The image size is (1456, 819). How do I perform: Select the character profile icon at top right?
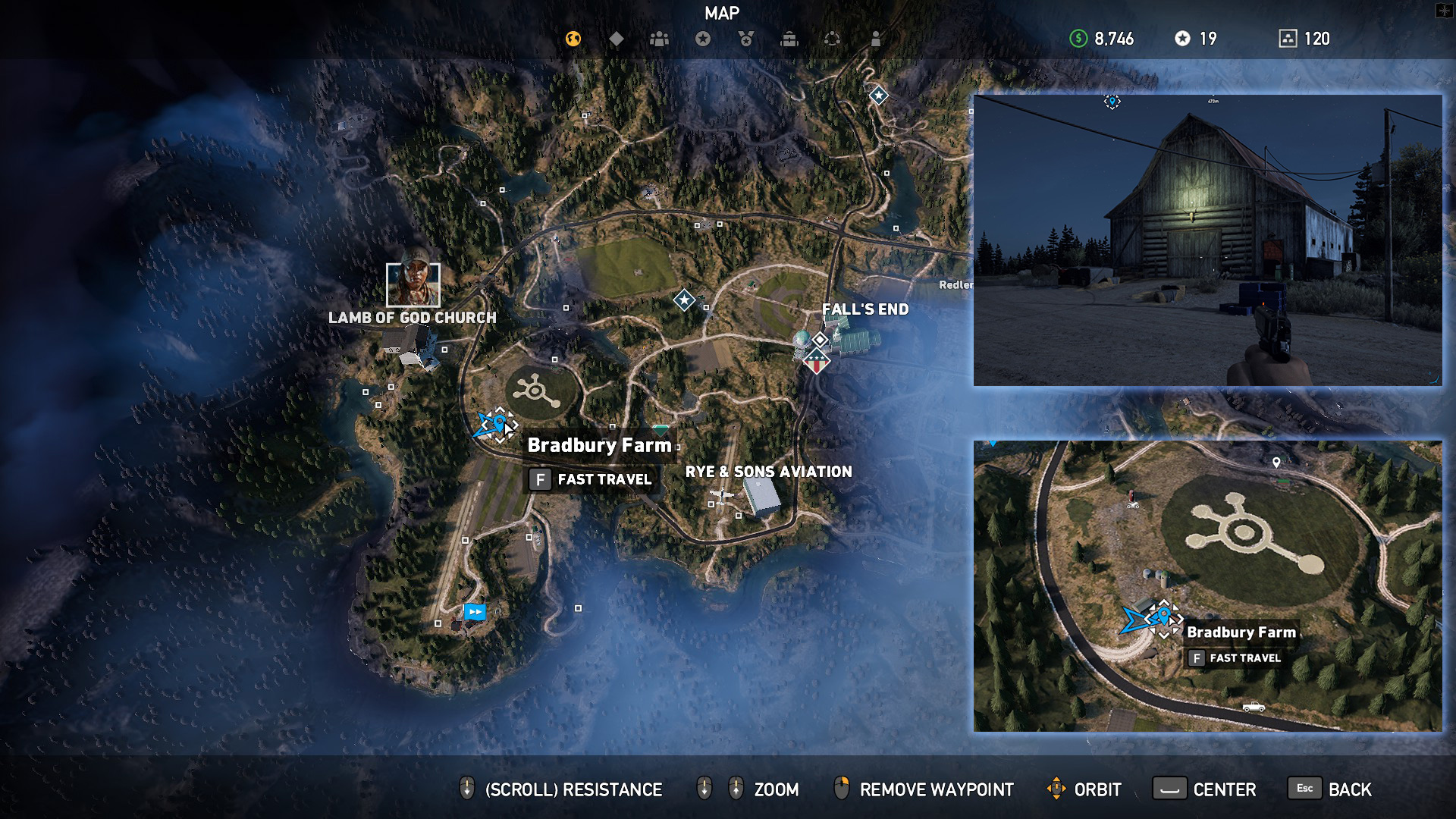click(x=876, y=39)
